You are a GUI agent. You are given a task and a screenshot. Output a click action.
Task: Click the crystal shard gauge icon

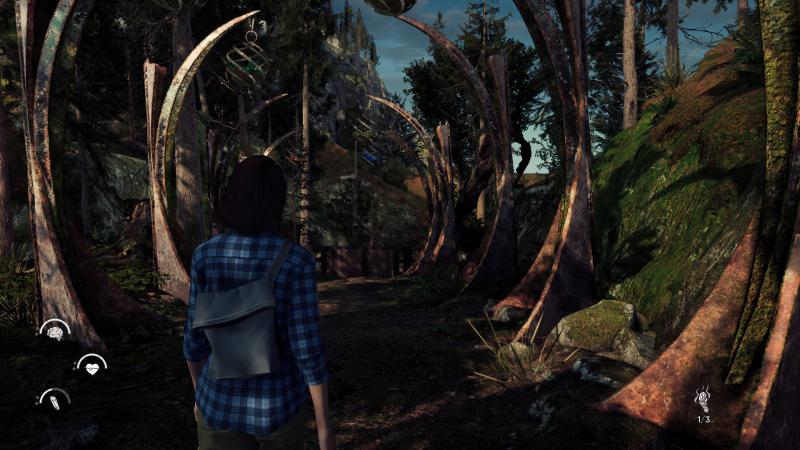pos(54,400)
